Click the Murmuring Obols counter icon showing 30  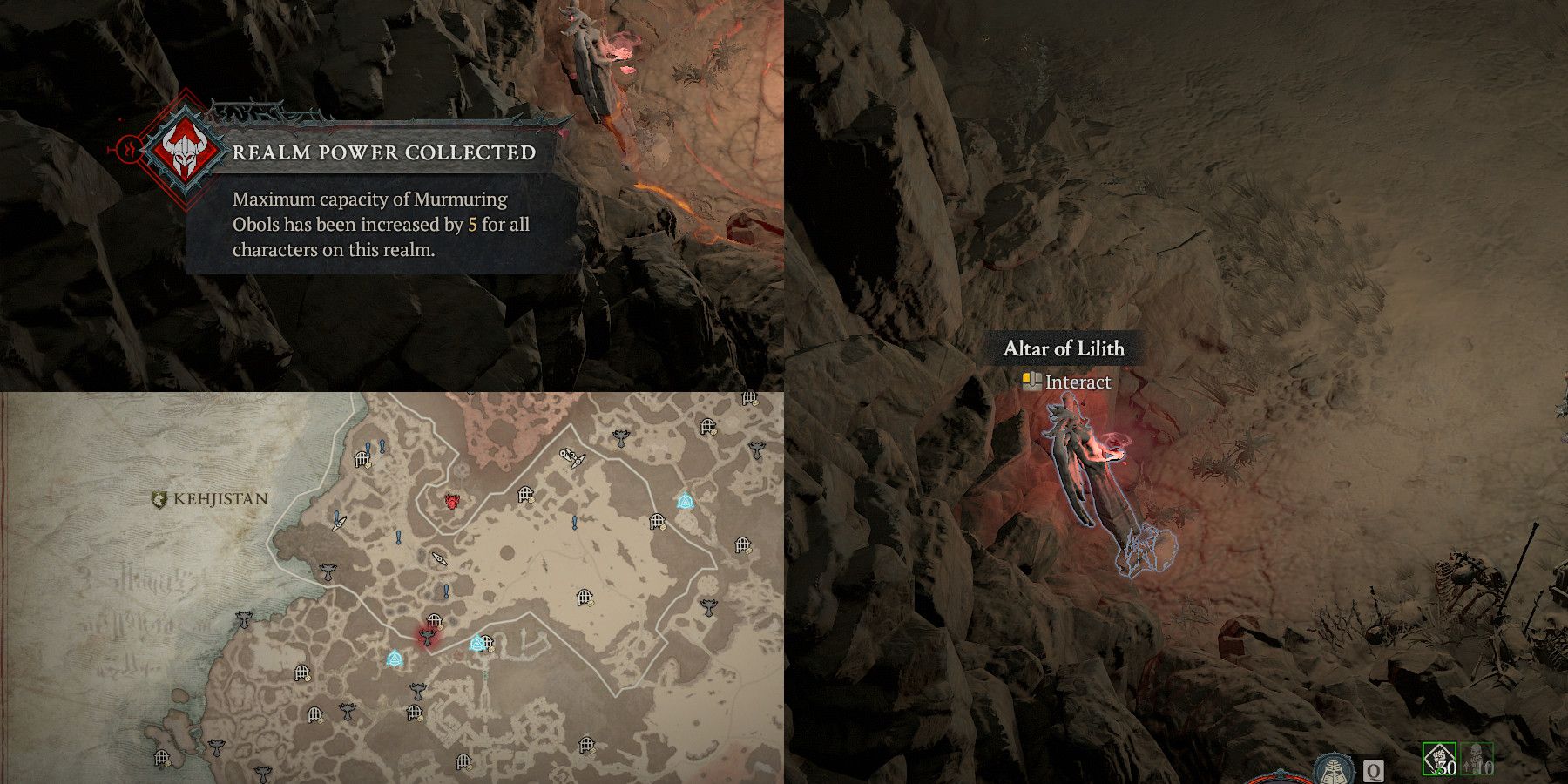[1438, 756]
